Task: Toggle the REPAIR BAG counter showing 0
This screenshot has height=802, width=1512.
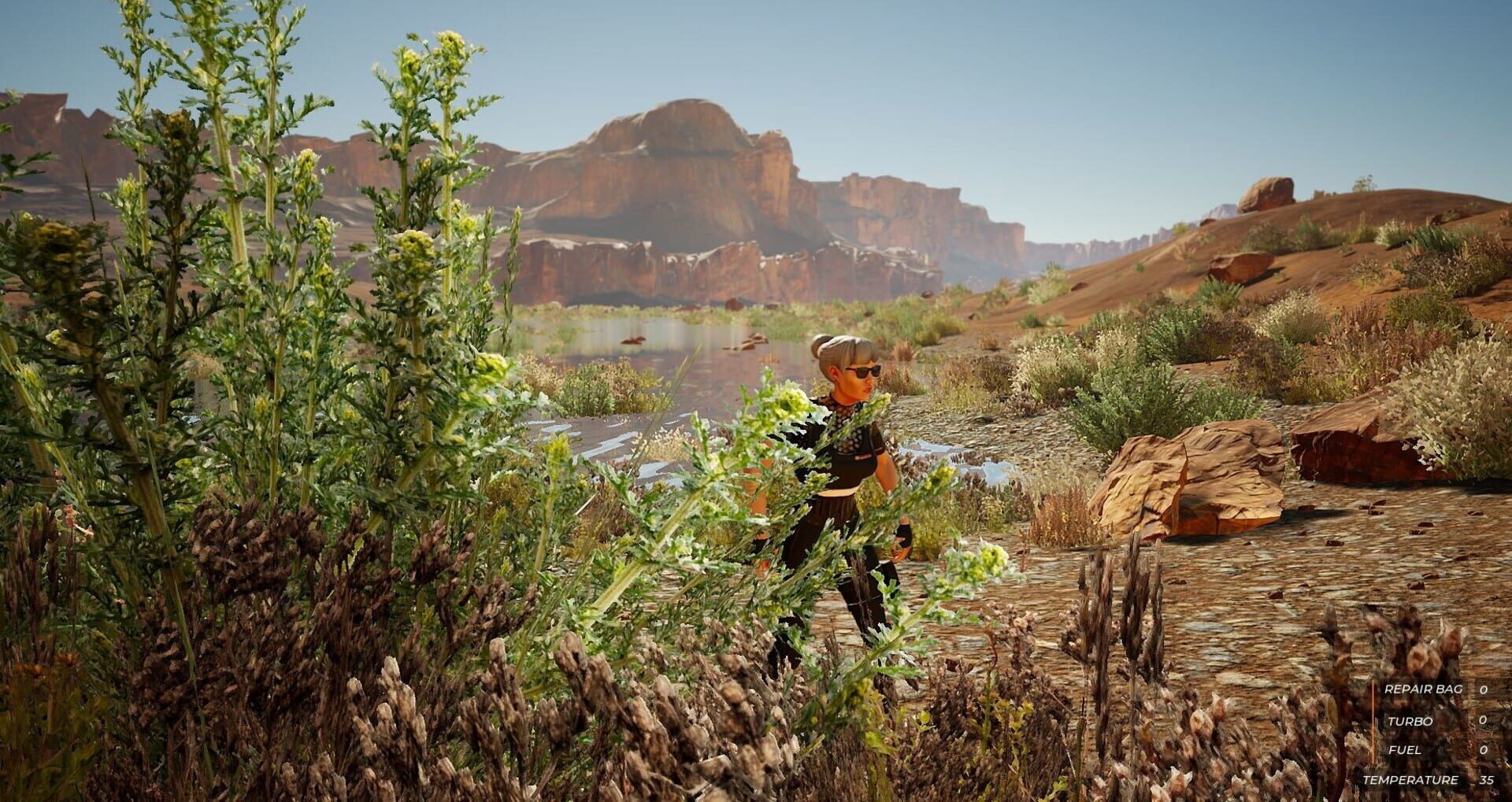Action: (1483, 689)
